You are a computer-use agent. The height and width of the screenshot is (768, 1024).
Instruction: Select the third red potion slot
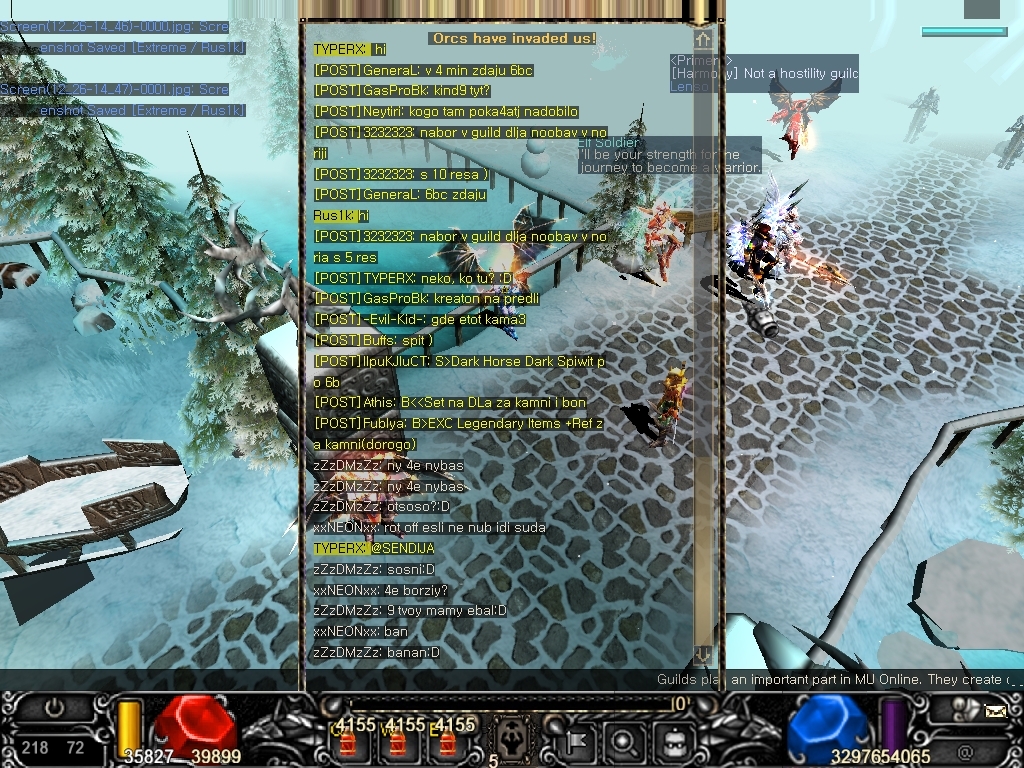(x=449, y=743)
